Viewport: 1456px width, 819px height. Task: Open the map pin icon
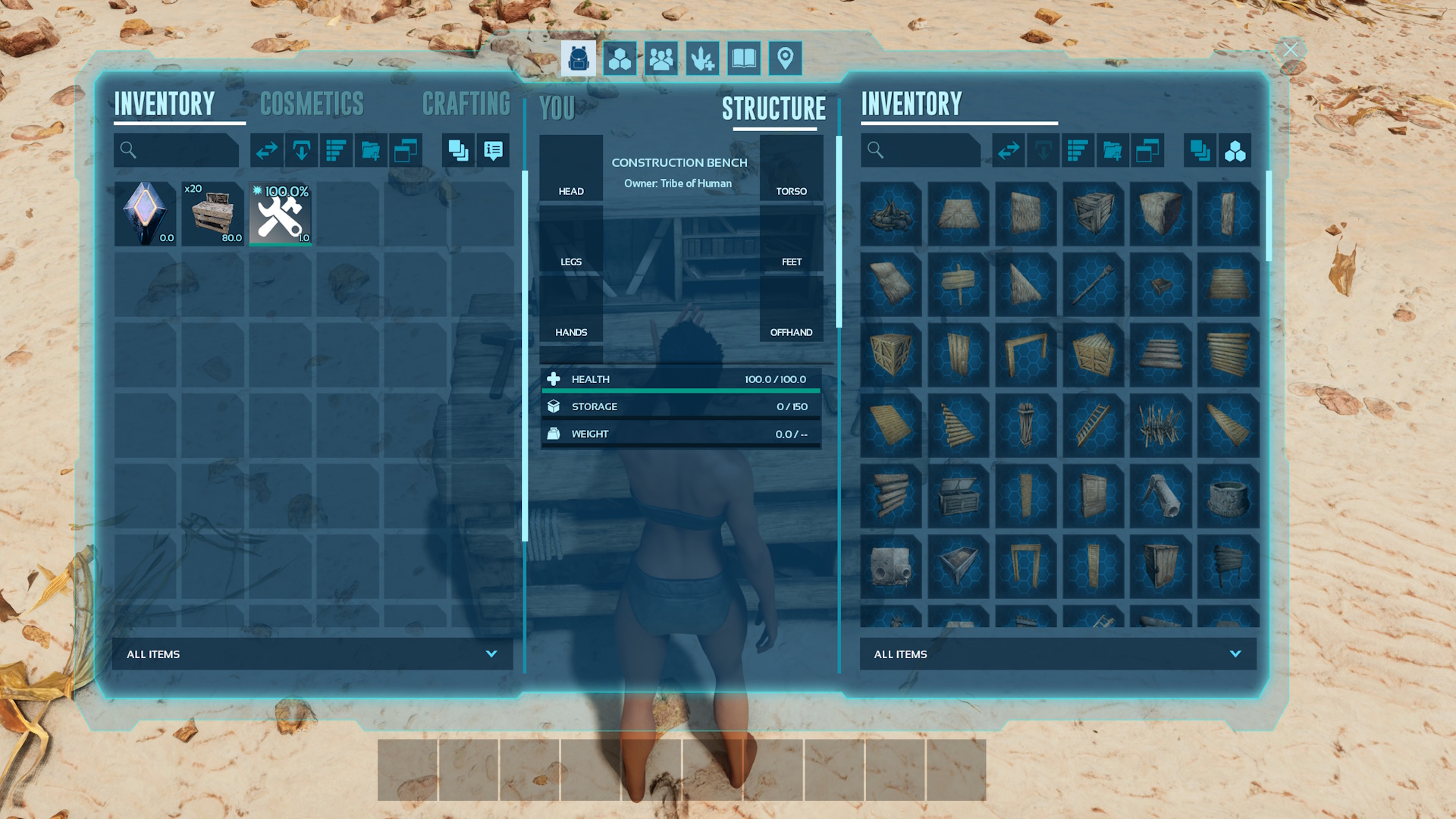[785, 58]
